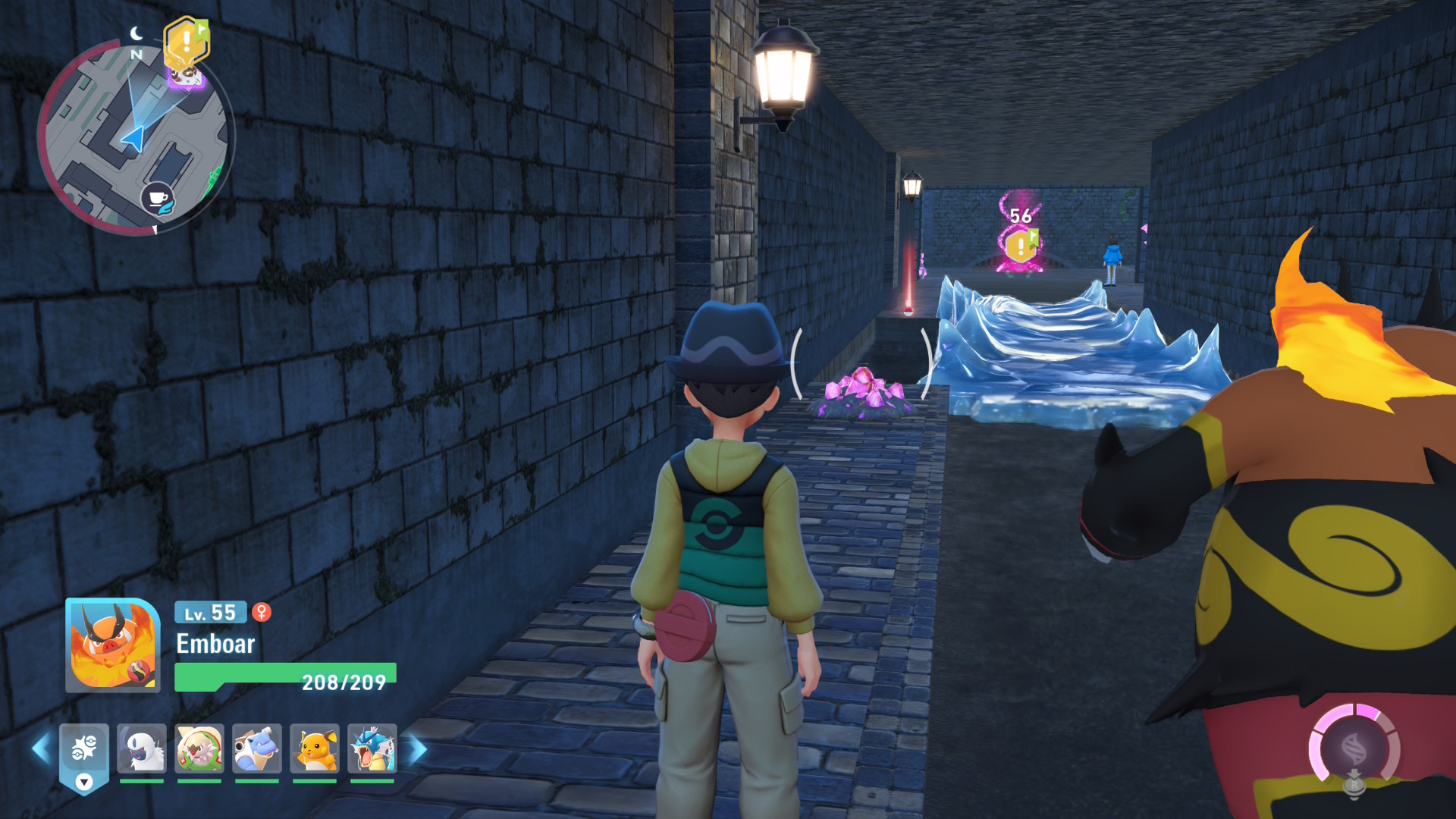The height and width of the screenshot is (819, 1456).
Task: Click the right party cycle arrow
Action: 418,749
